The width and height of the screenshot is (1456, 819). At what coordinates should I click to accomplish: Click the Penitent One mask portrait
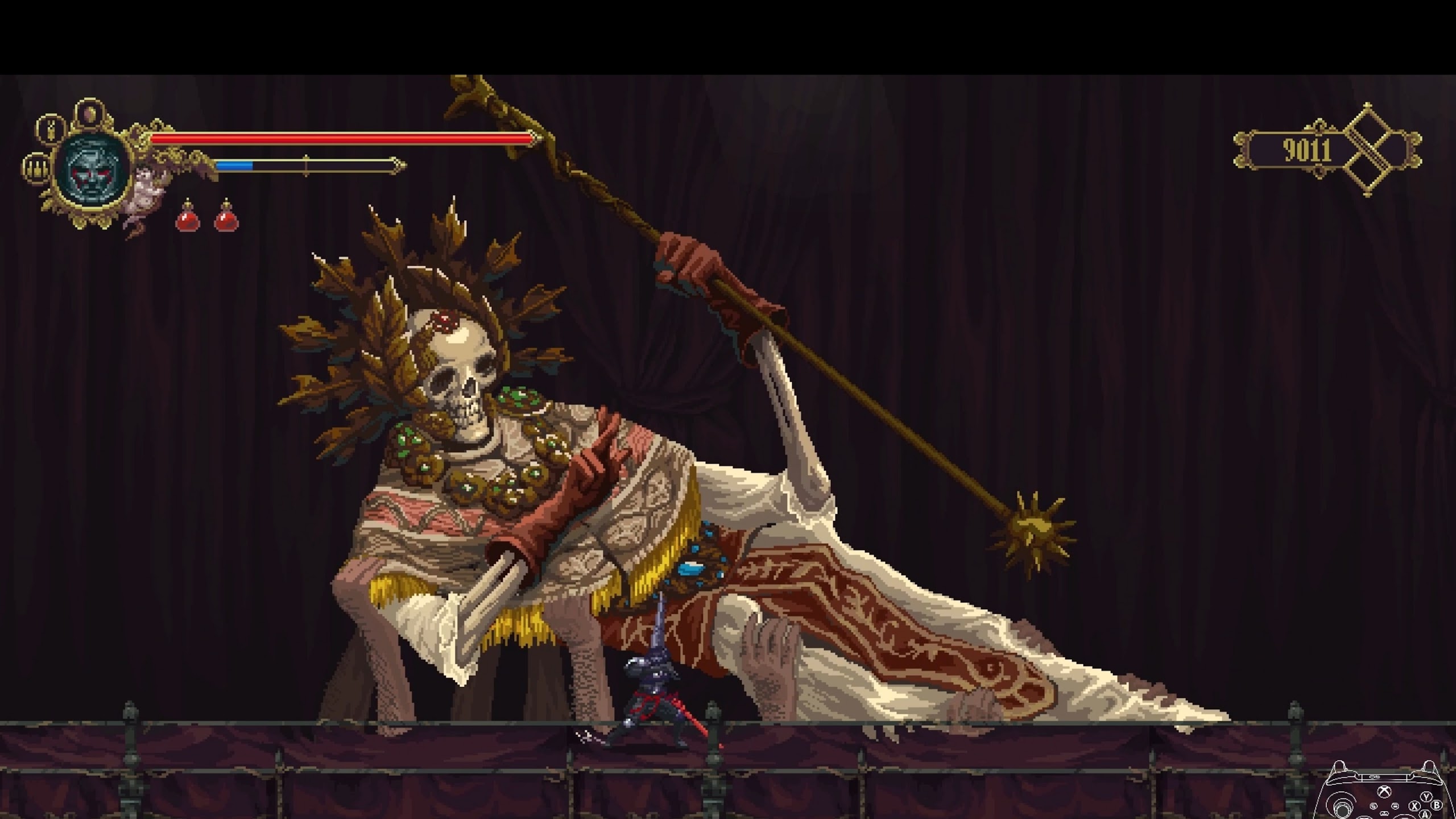[93, 168]
